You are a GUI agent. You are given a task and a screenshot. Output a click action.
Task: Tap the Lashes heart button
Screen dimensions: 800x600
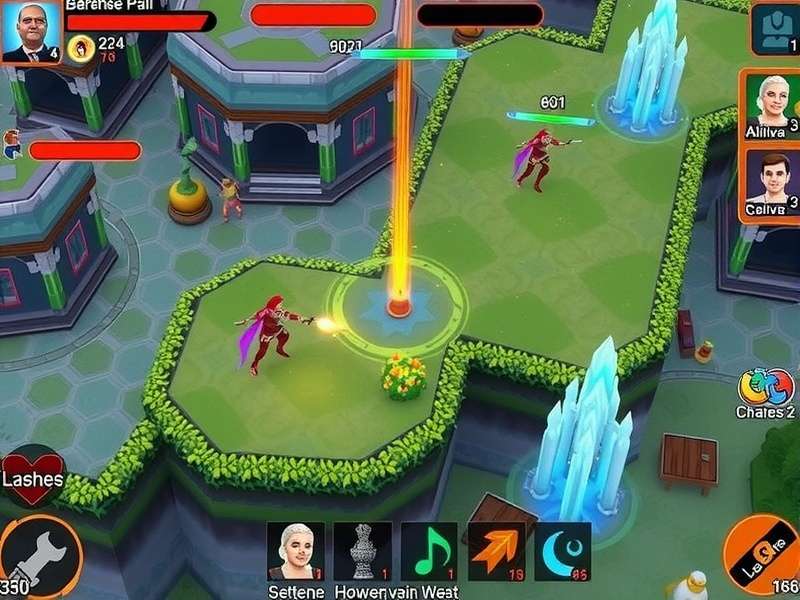click(x=33, y=474)
